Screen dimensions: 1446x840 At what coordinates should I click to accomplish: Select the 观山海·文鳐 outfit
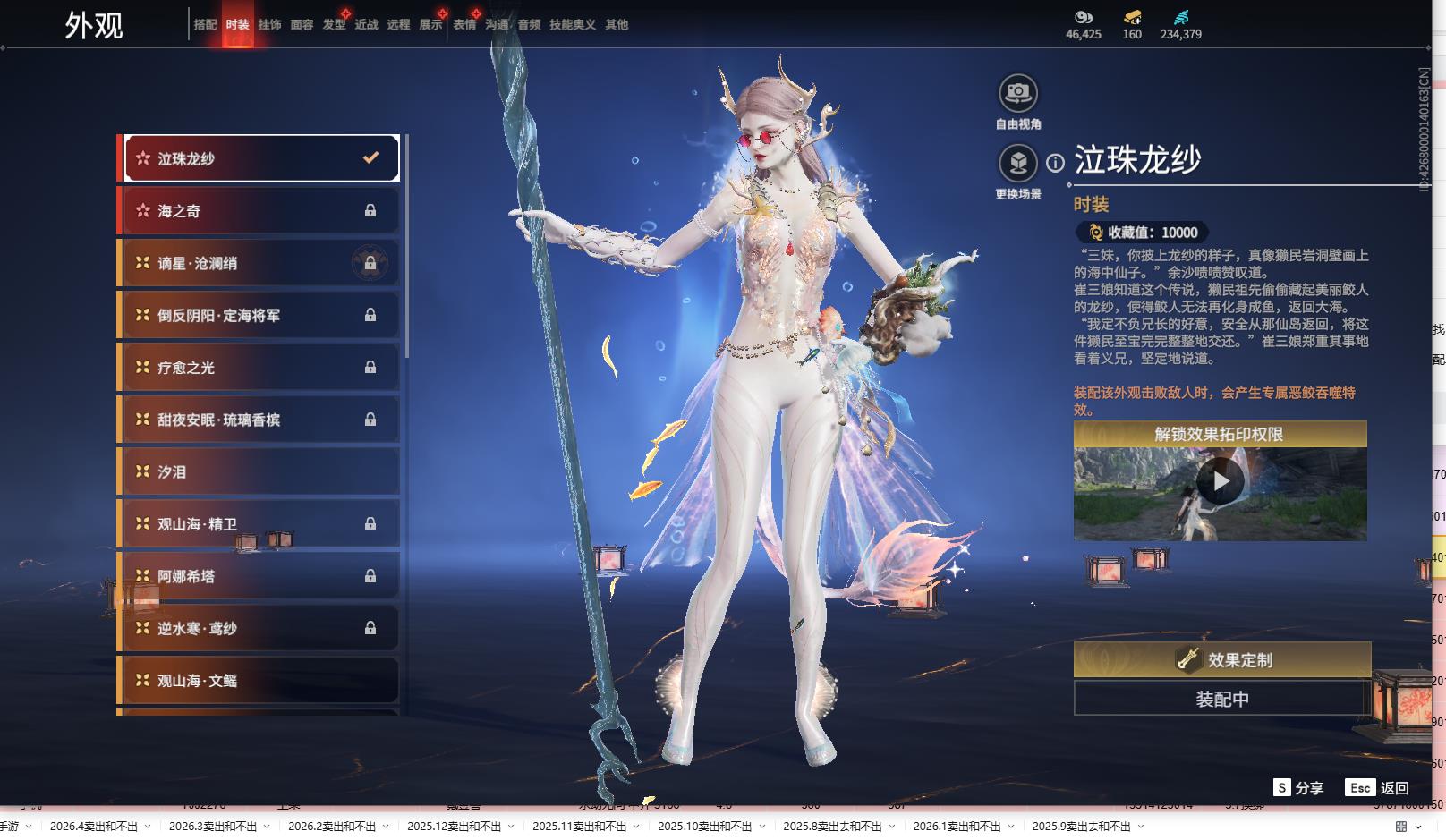[260, 681]
